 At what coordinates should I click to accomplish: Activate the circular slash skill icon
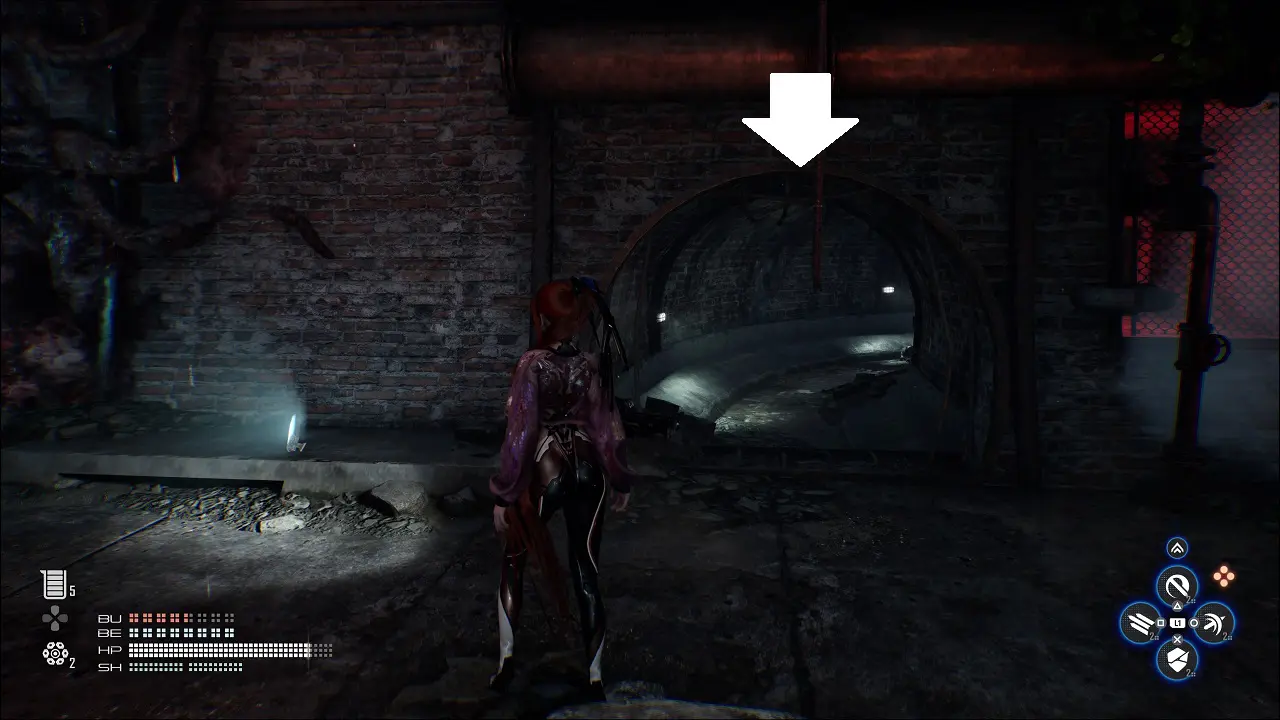pos(1177,586)
